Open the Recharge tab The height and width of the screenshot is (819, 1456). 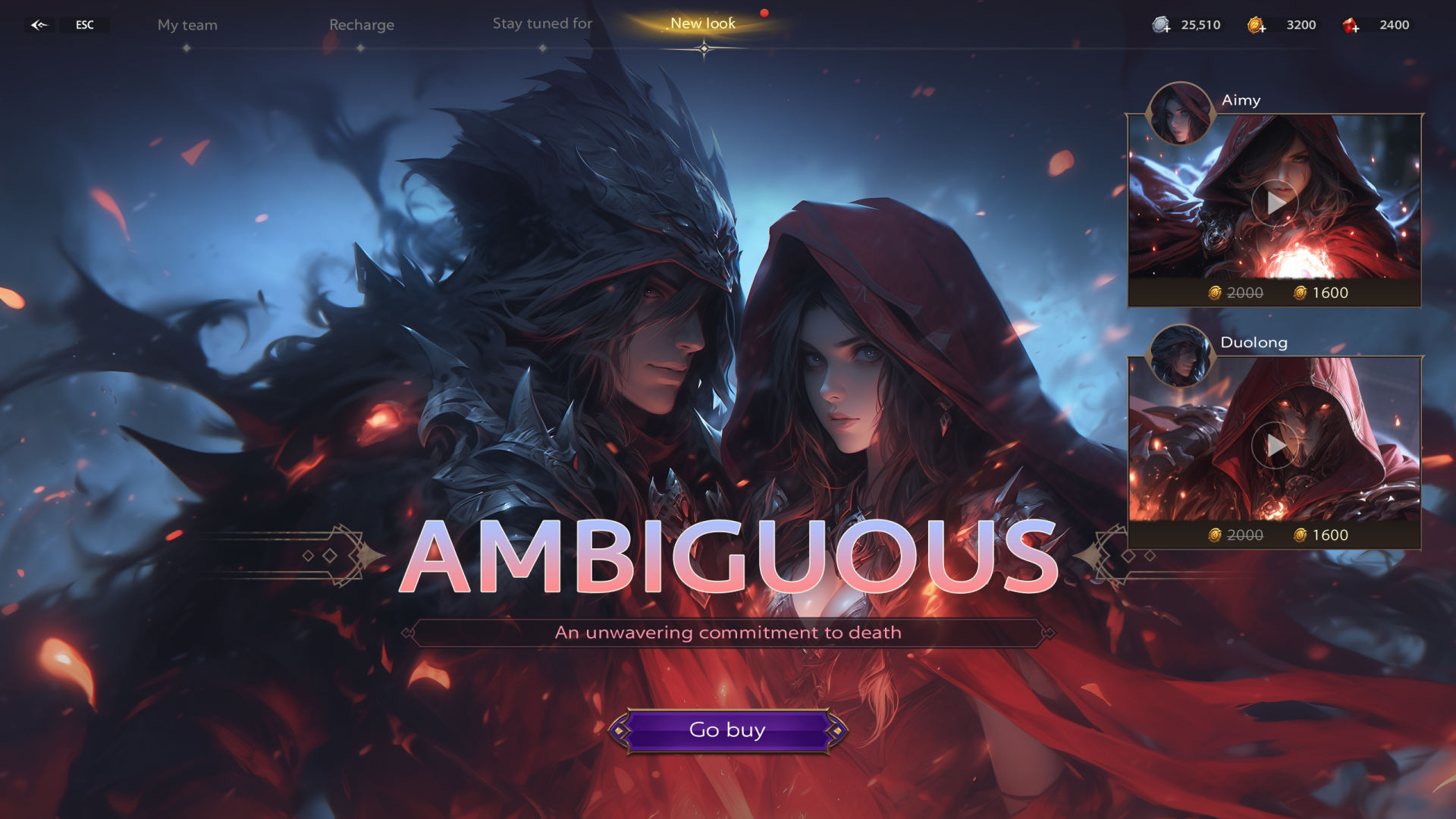coord(362,24)
